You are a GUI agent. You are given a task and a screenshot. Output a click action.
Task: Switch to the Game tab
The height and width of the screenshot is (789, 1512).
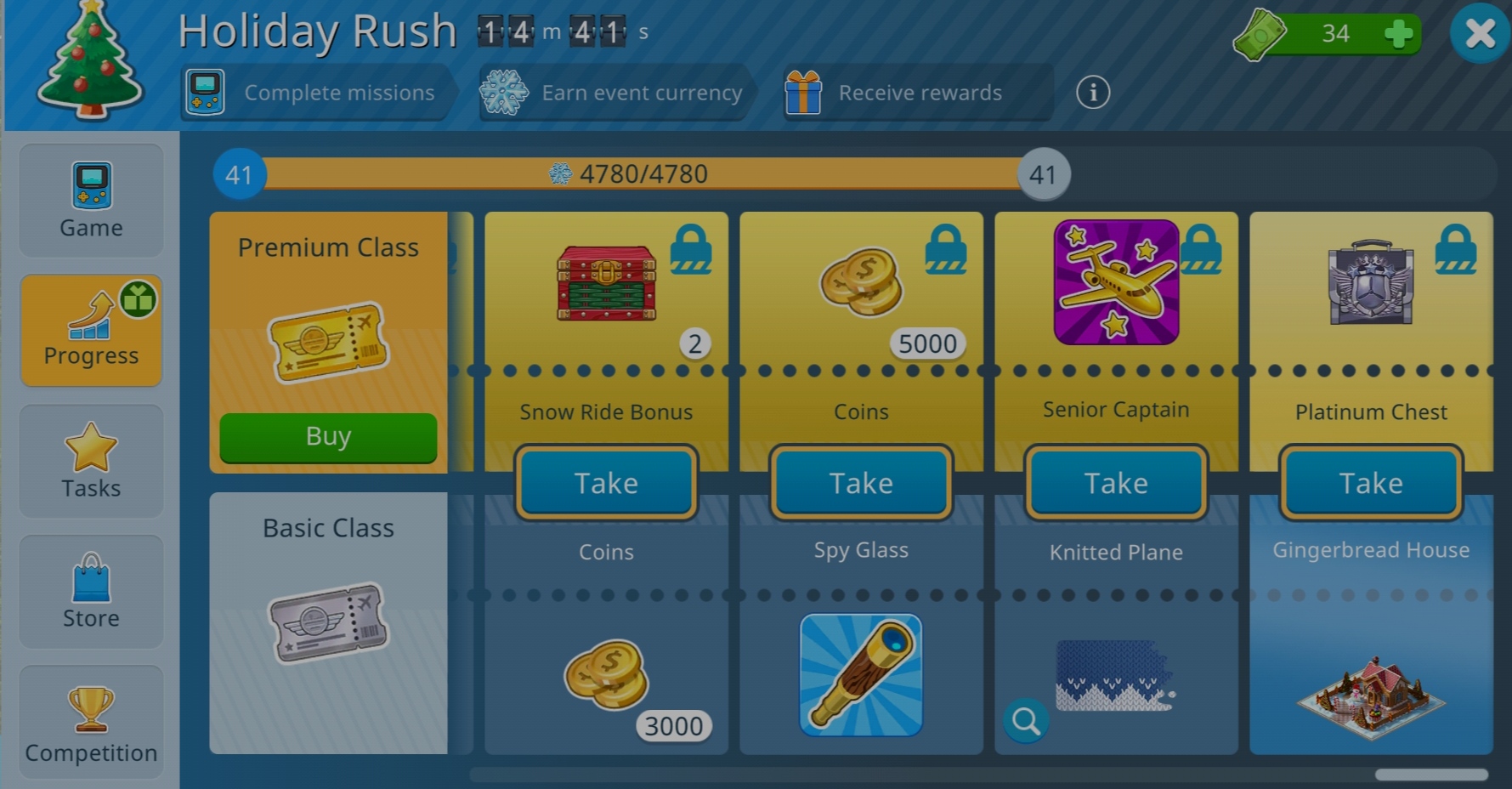91,201
